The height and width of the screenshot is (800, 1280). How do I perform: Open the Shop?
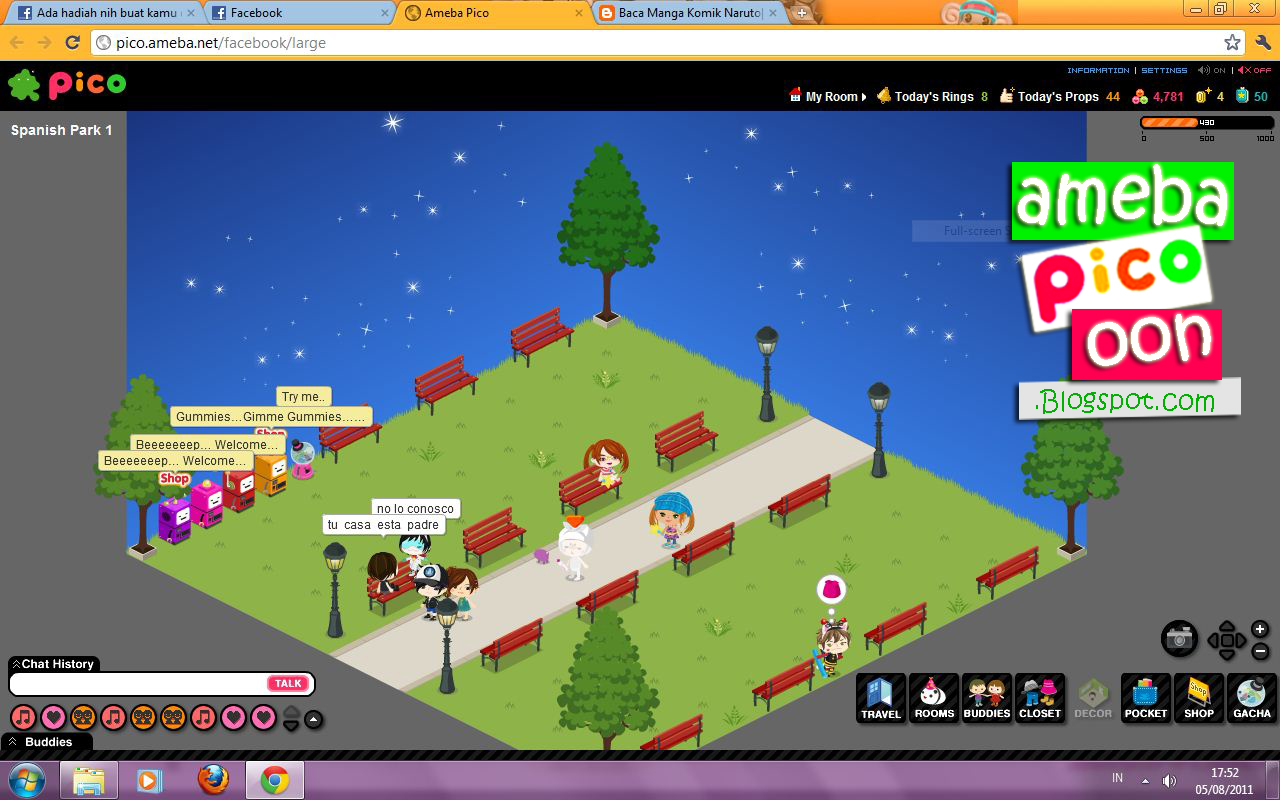point(1198,698)
